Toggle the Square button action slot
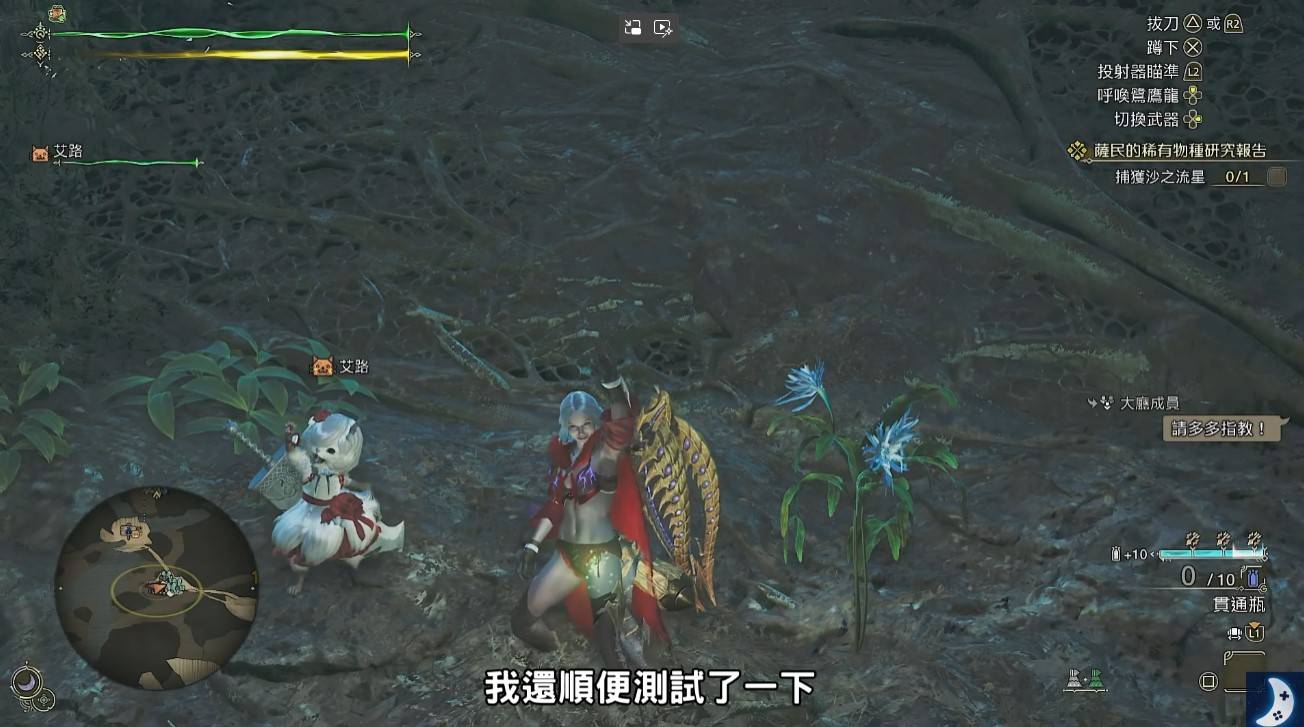The image size is (1304, 727). pos(1207,682)
